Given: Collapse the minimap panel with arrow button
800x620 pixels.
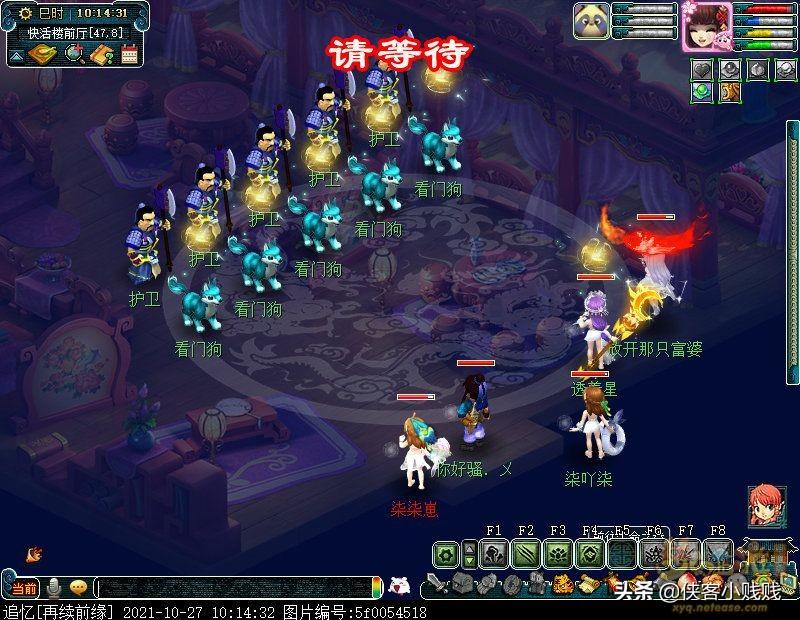Looking at the screenshot, I should 15,54.
